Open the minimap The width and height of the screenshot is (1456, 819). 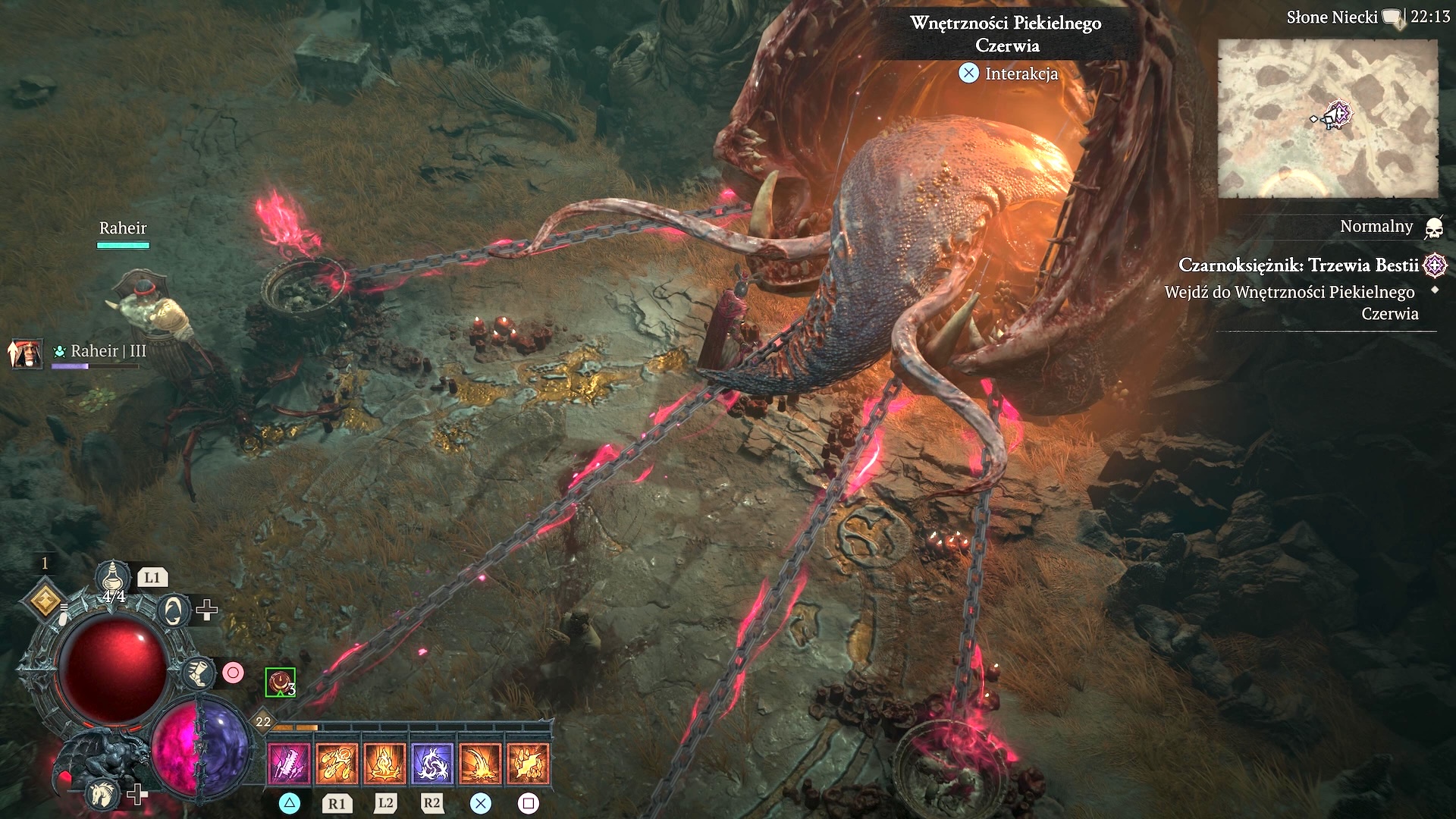click(1327, 119)
